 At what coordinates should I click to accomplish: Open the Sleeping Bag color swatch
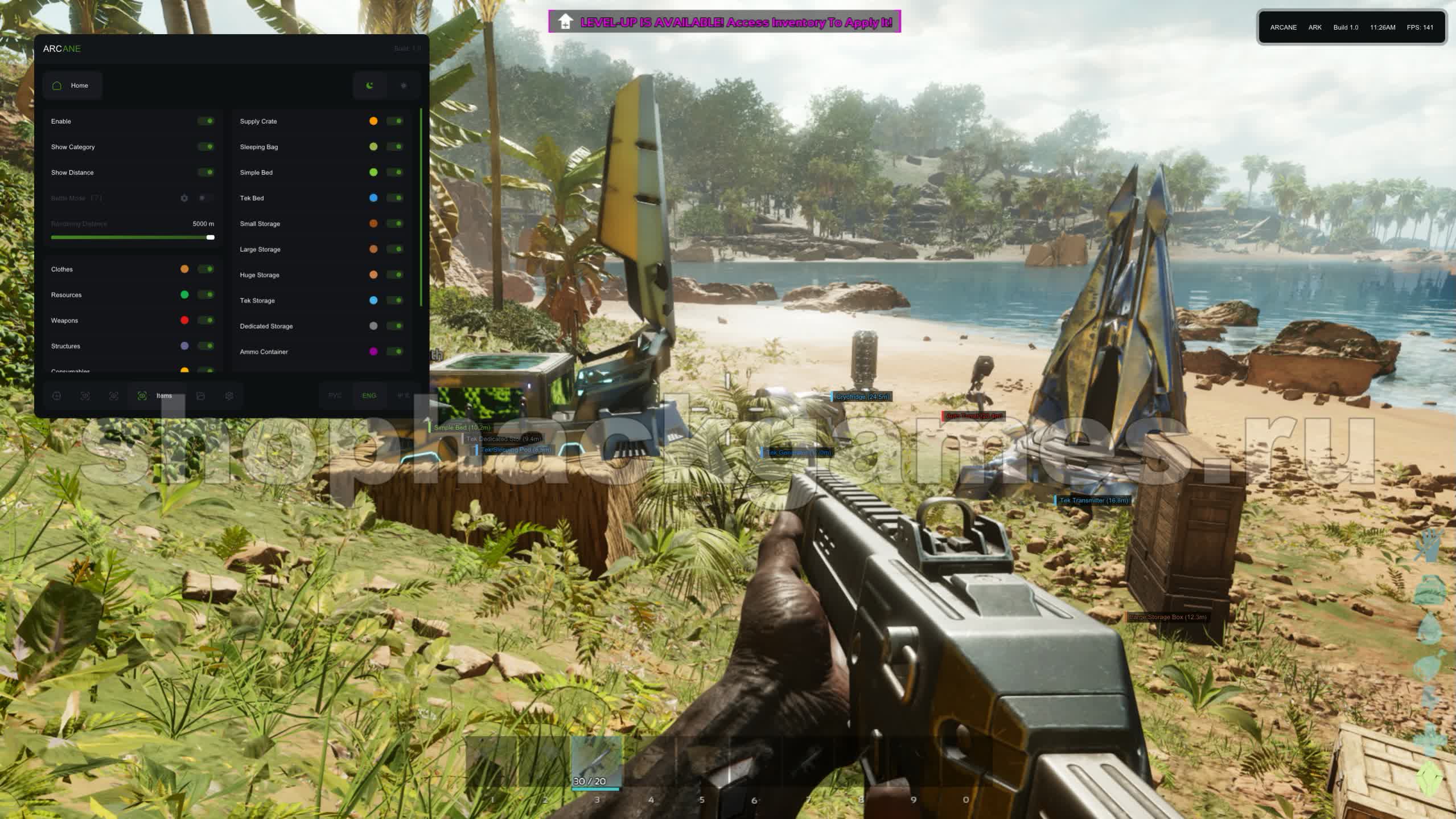[x=373, y=147]
